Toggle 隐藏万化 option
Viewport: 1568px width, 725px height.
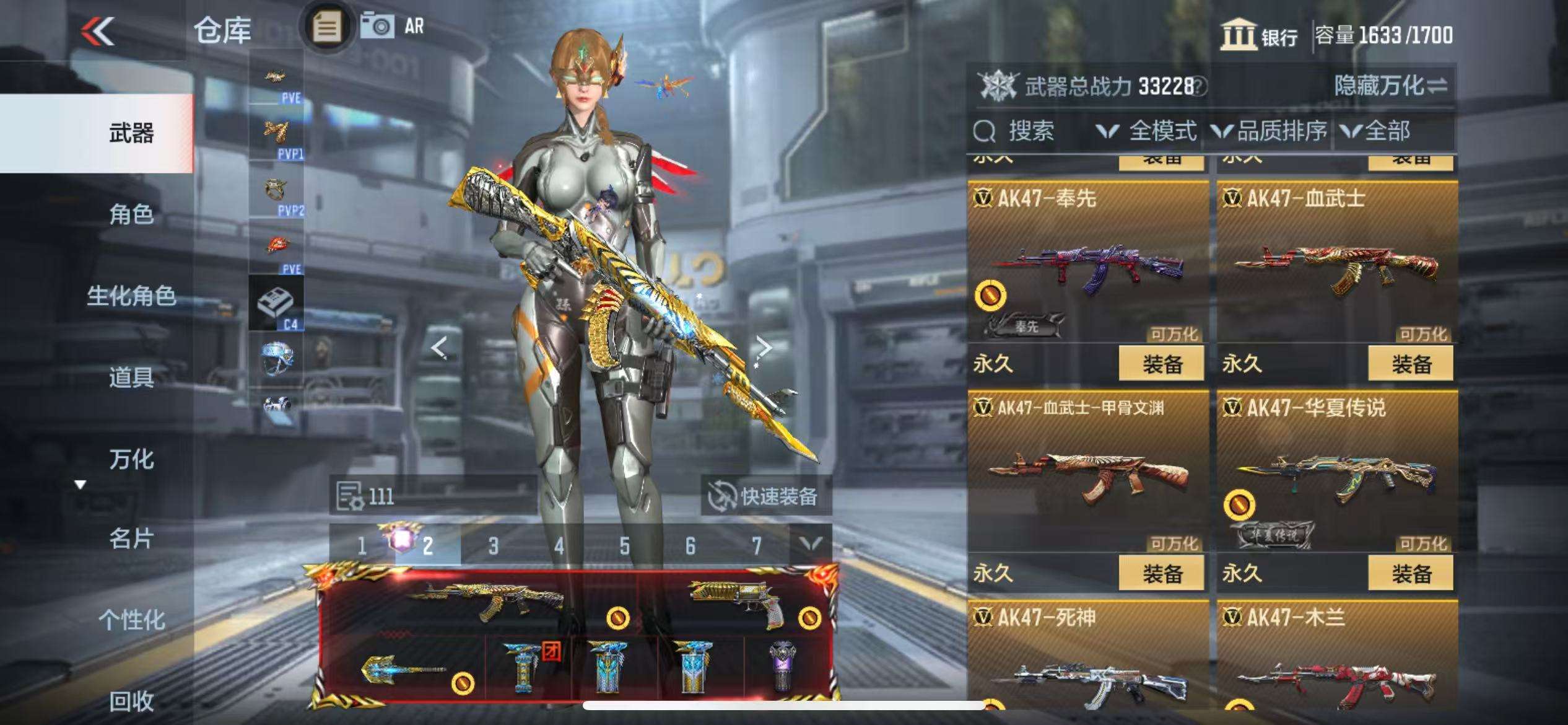1390,86
